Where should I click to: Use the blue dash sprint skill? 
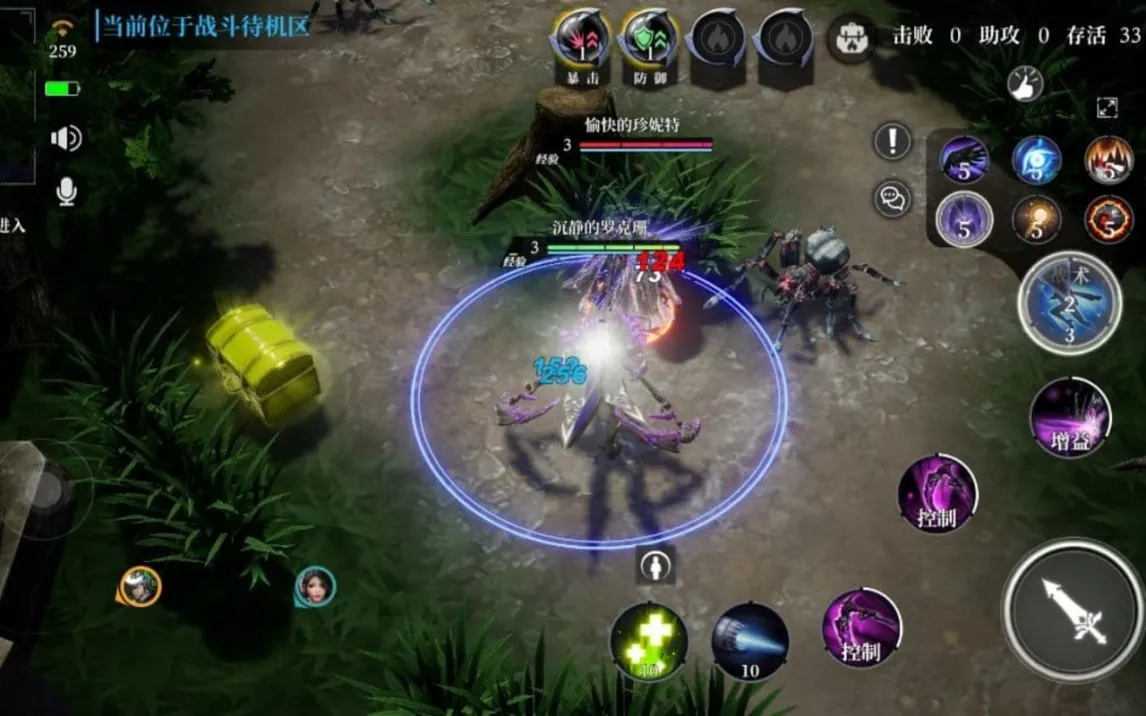pyautogui.click(x=750, y=641)
